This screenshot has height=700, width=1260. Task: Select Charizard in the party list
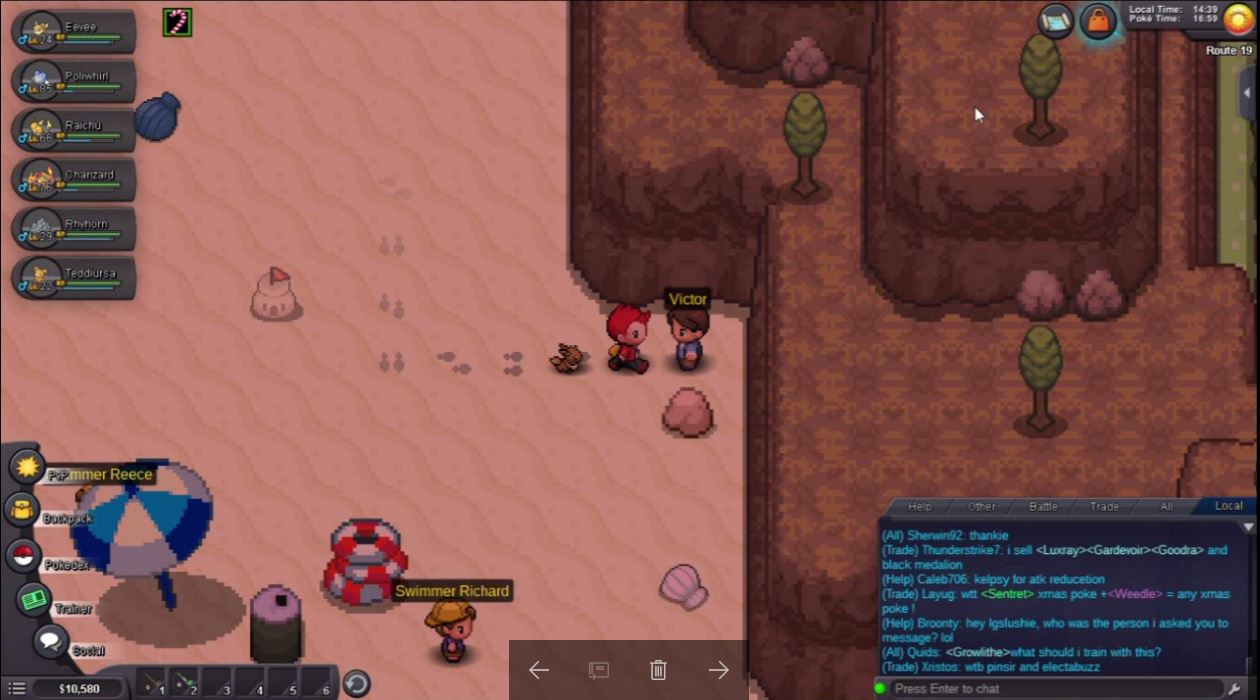74,179
